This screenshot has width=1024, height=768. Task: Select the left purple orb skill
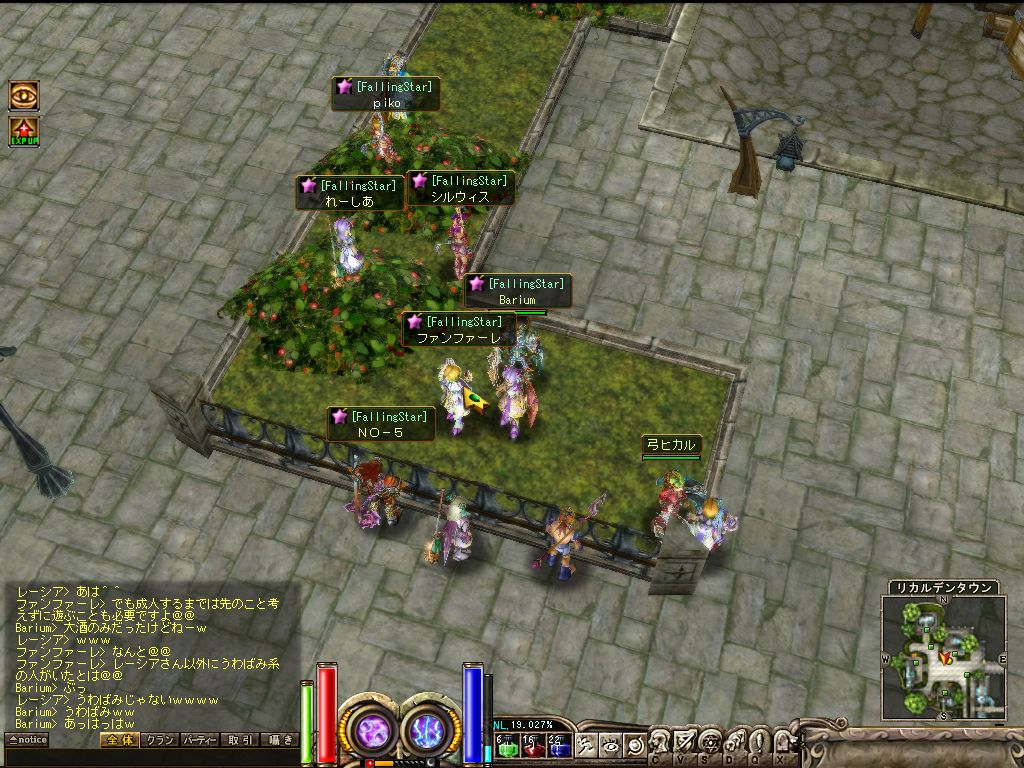coord(372,729)
